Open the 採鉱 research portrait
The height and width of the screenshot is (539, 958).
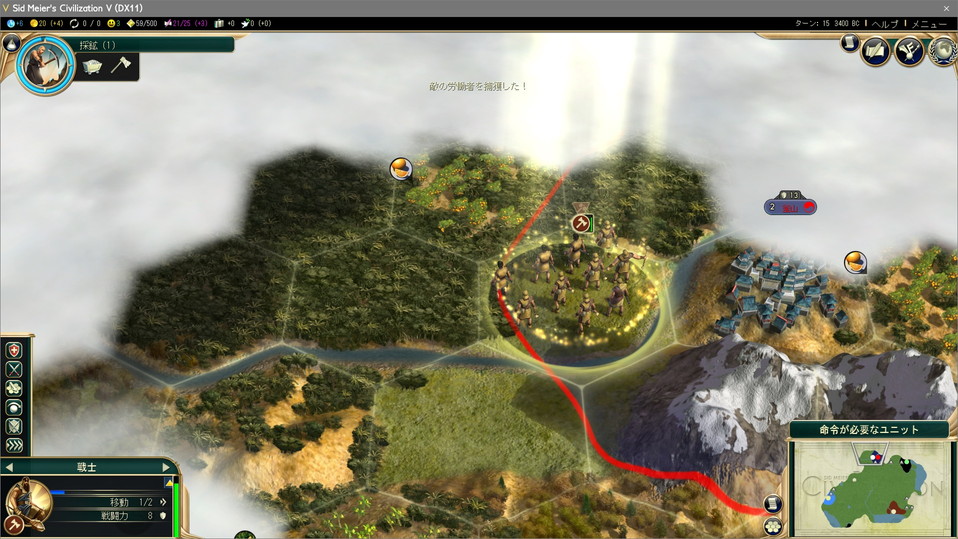45,65
